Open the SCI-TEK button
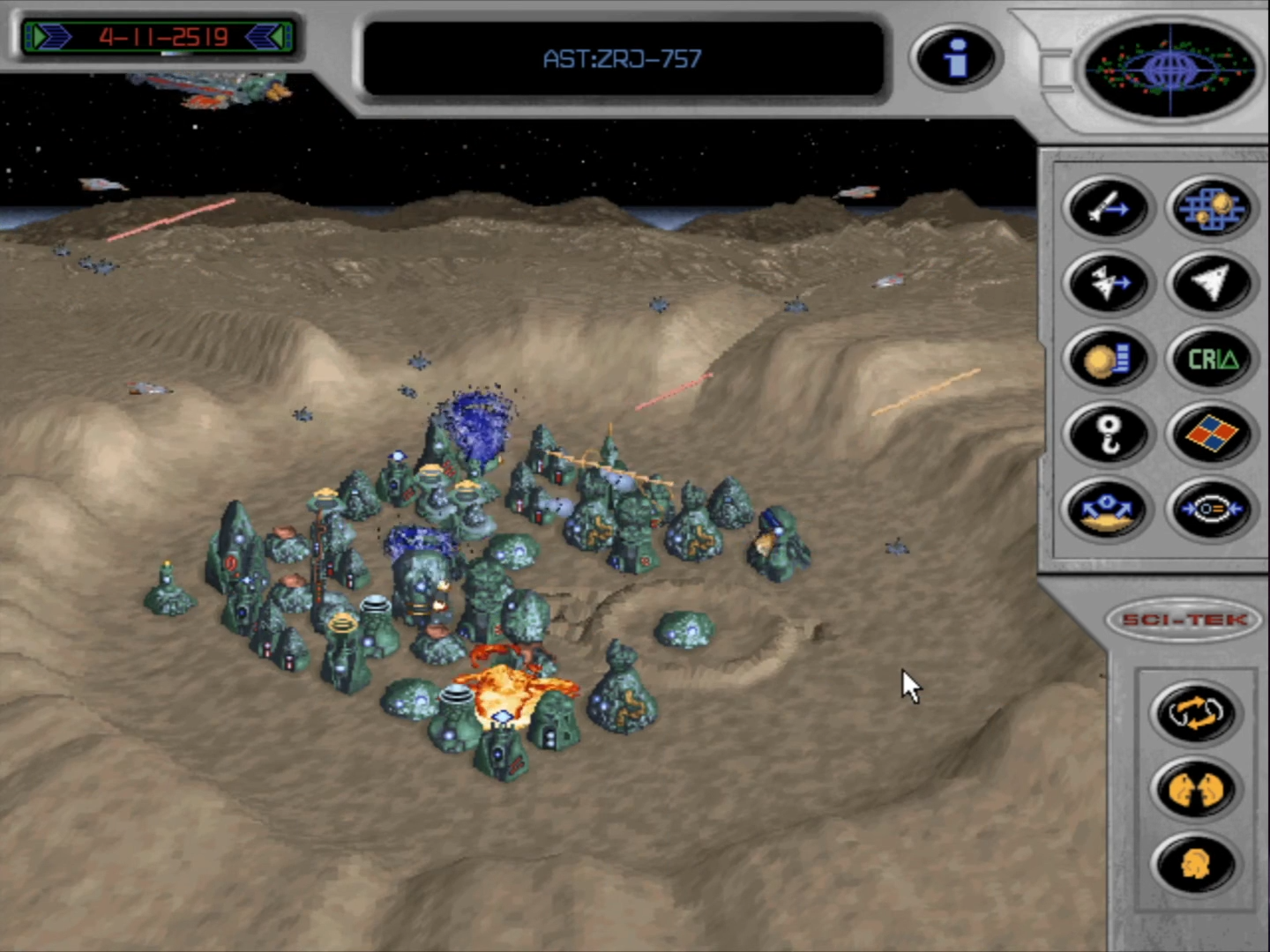 coord(1185,620)
